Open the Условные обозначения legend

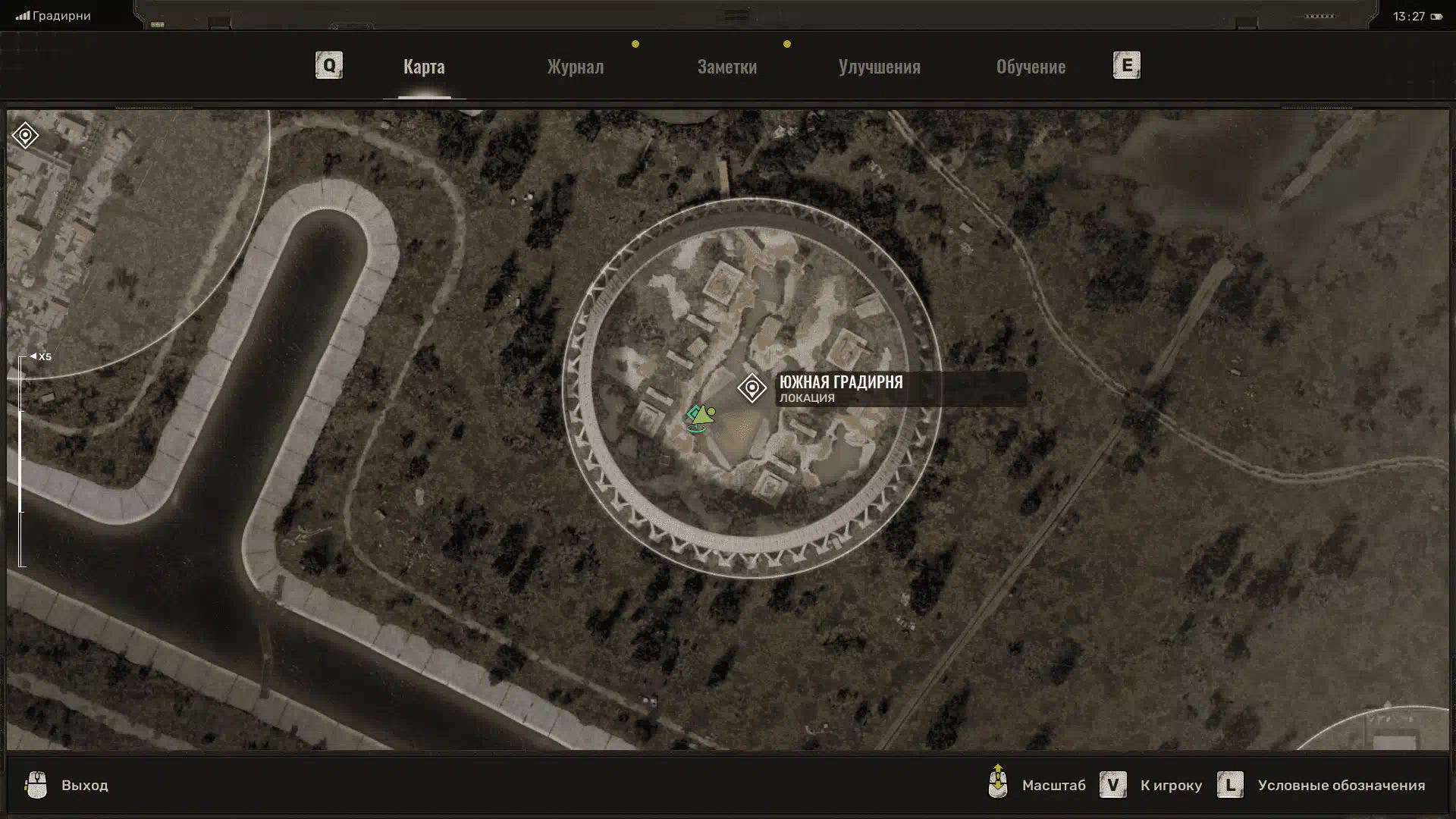1340,786
